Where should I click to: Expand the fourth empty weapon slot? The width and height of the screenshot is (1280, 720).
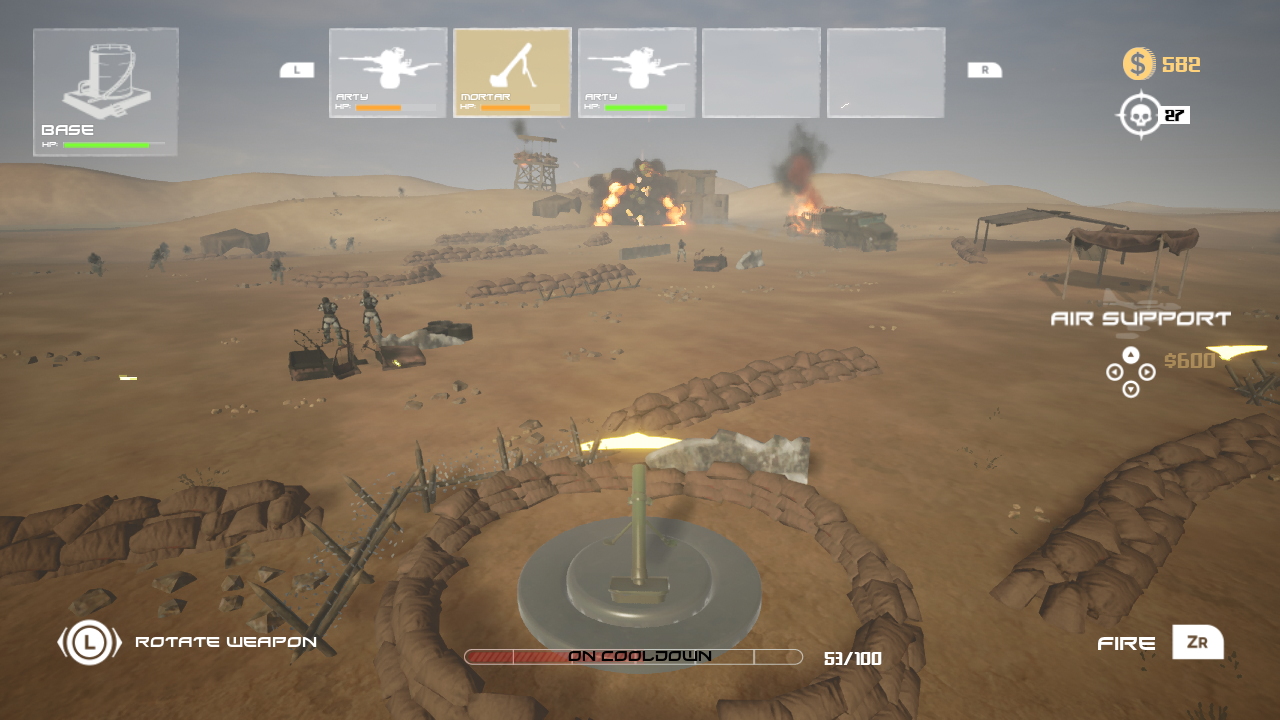point(761,72)
